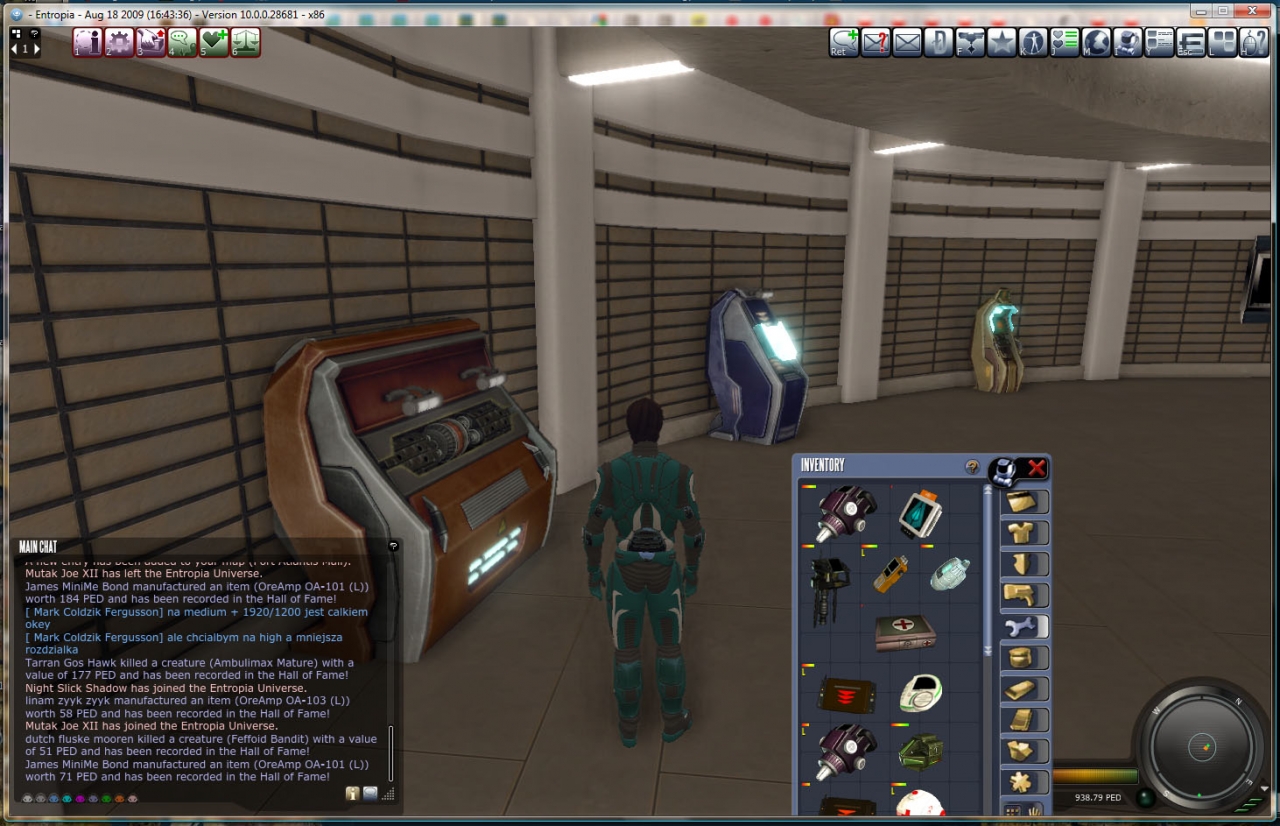The width and height of the screenshot is (1280, 826).
Task: Click the envelope with question mark icon
Action: point(875,43)
